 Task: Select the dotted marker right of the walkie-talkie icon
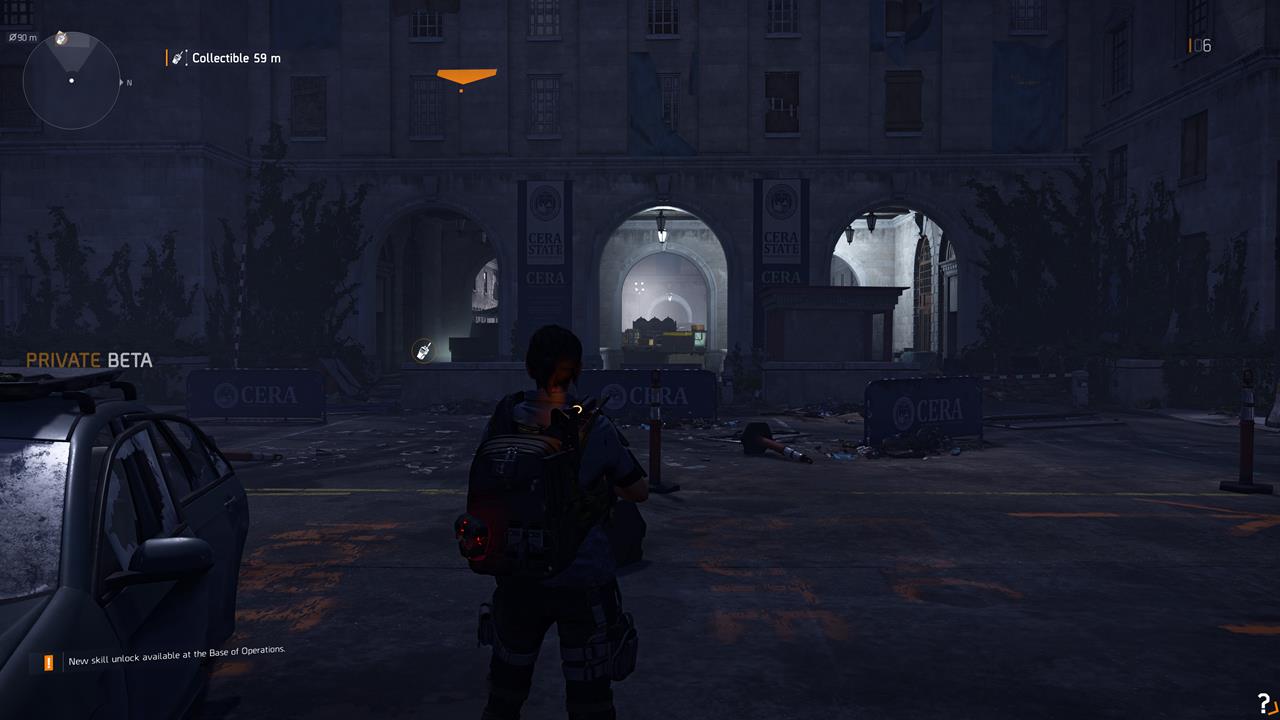[x=186, y=57]
